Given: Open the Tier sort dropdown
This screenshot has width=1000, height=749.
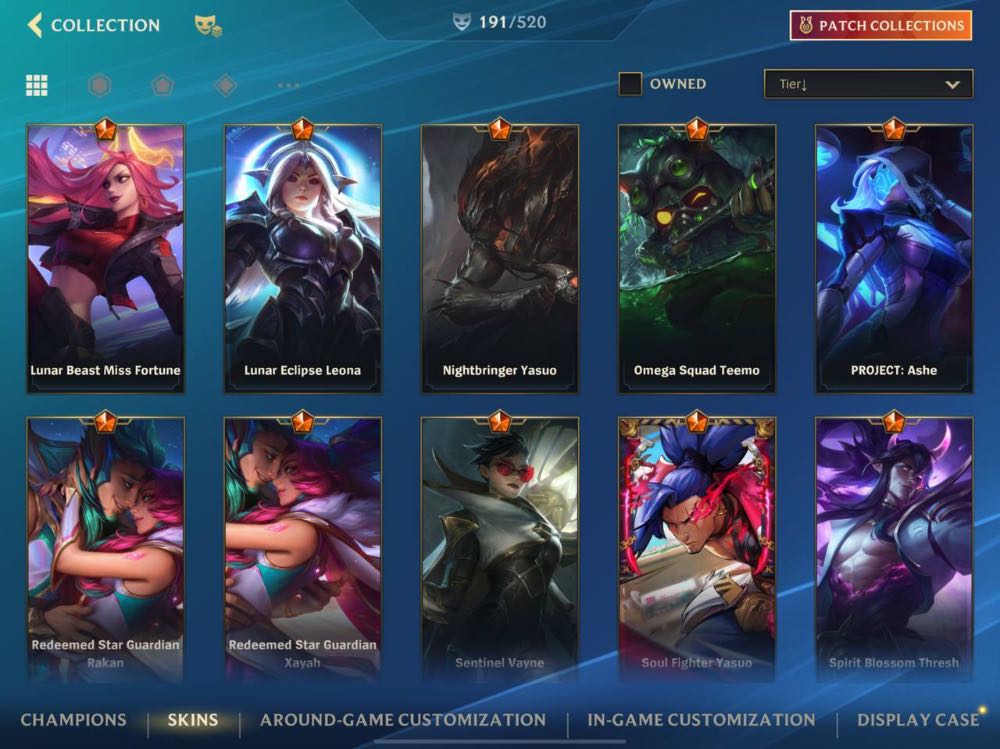Looking at the screenshot, I should [x=868, y=84].
